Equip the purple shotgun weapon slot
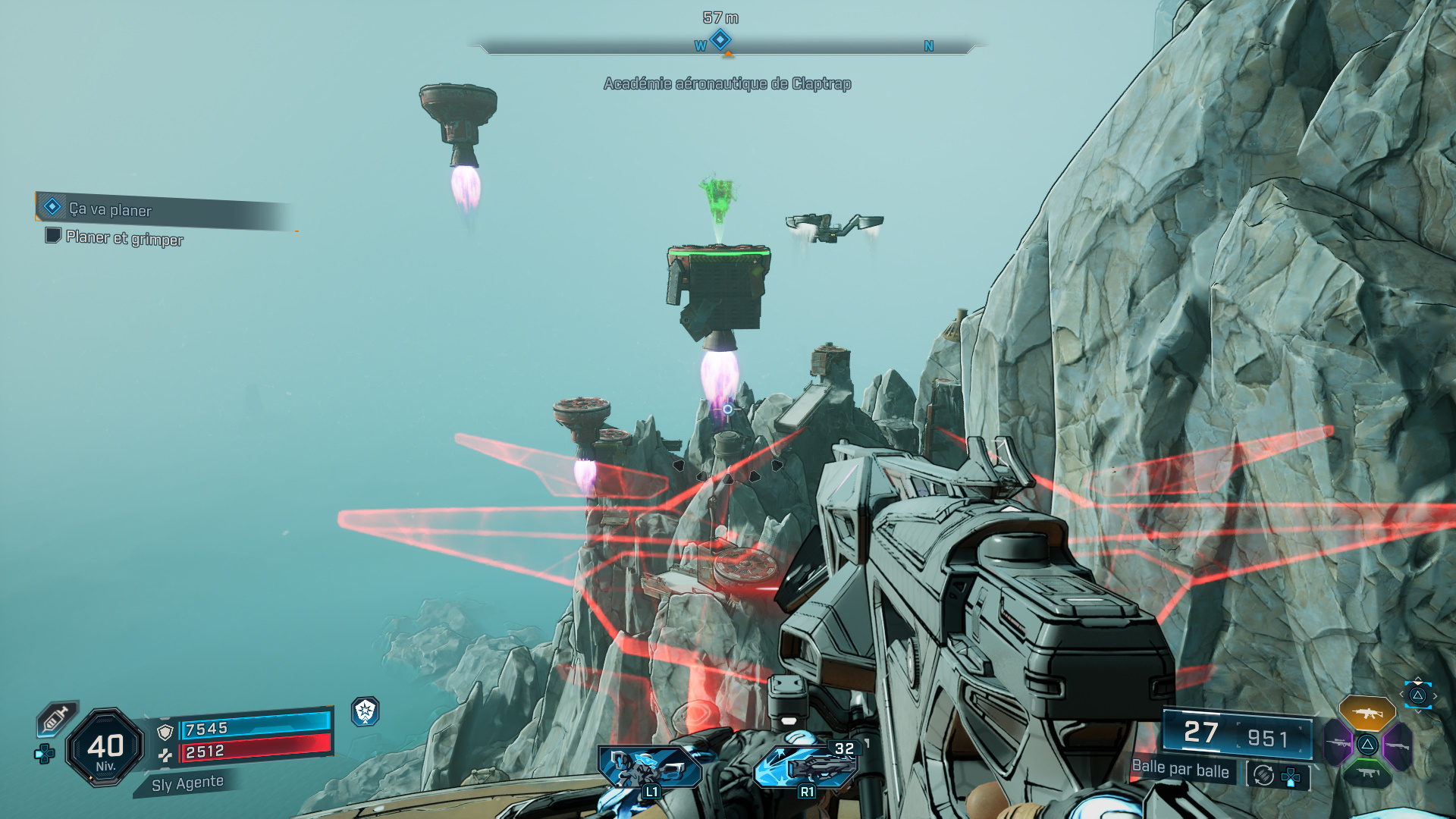1456x819 pixels. [x=1398, y=745]
